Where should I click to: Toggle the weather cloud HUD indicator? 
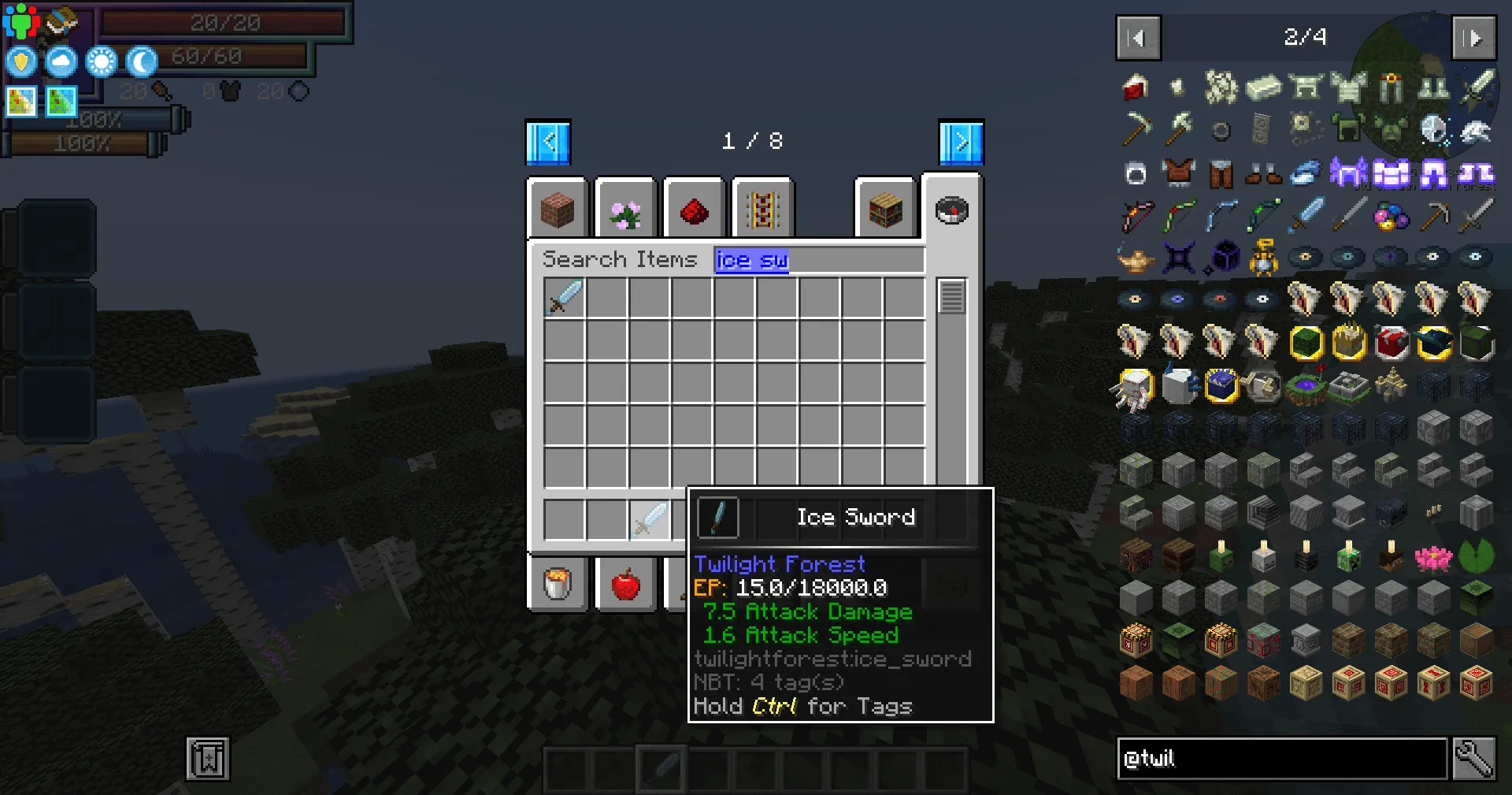pyautogui.click(x=61, y=61)
